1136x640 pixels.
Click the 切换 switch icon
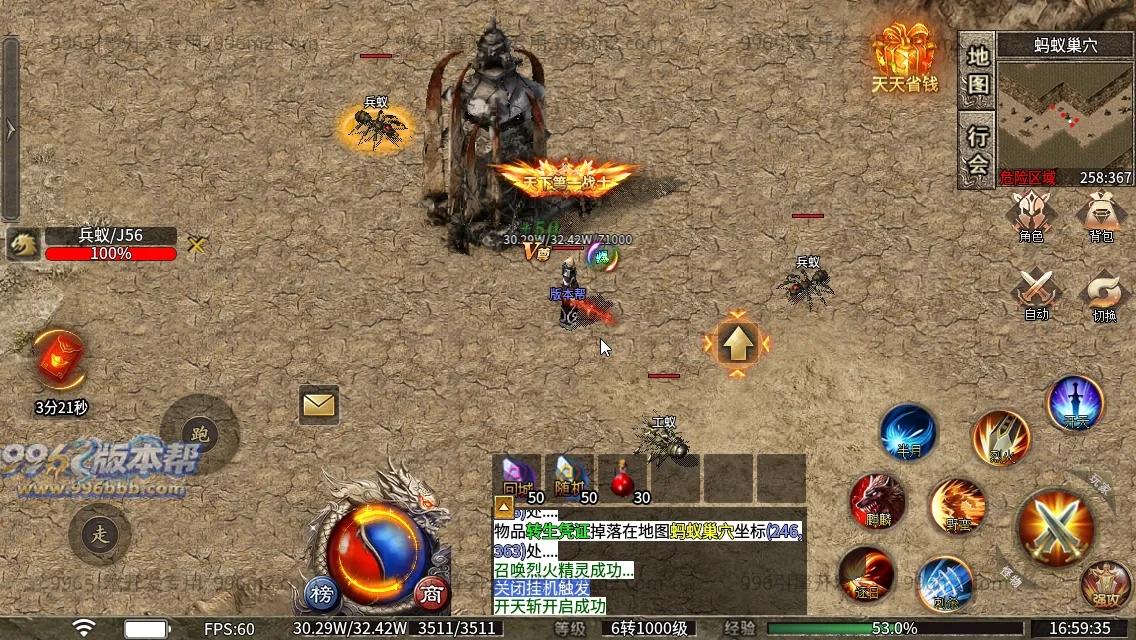pyautogui.click(x=1103, y=292)
